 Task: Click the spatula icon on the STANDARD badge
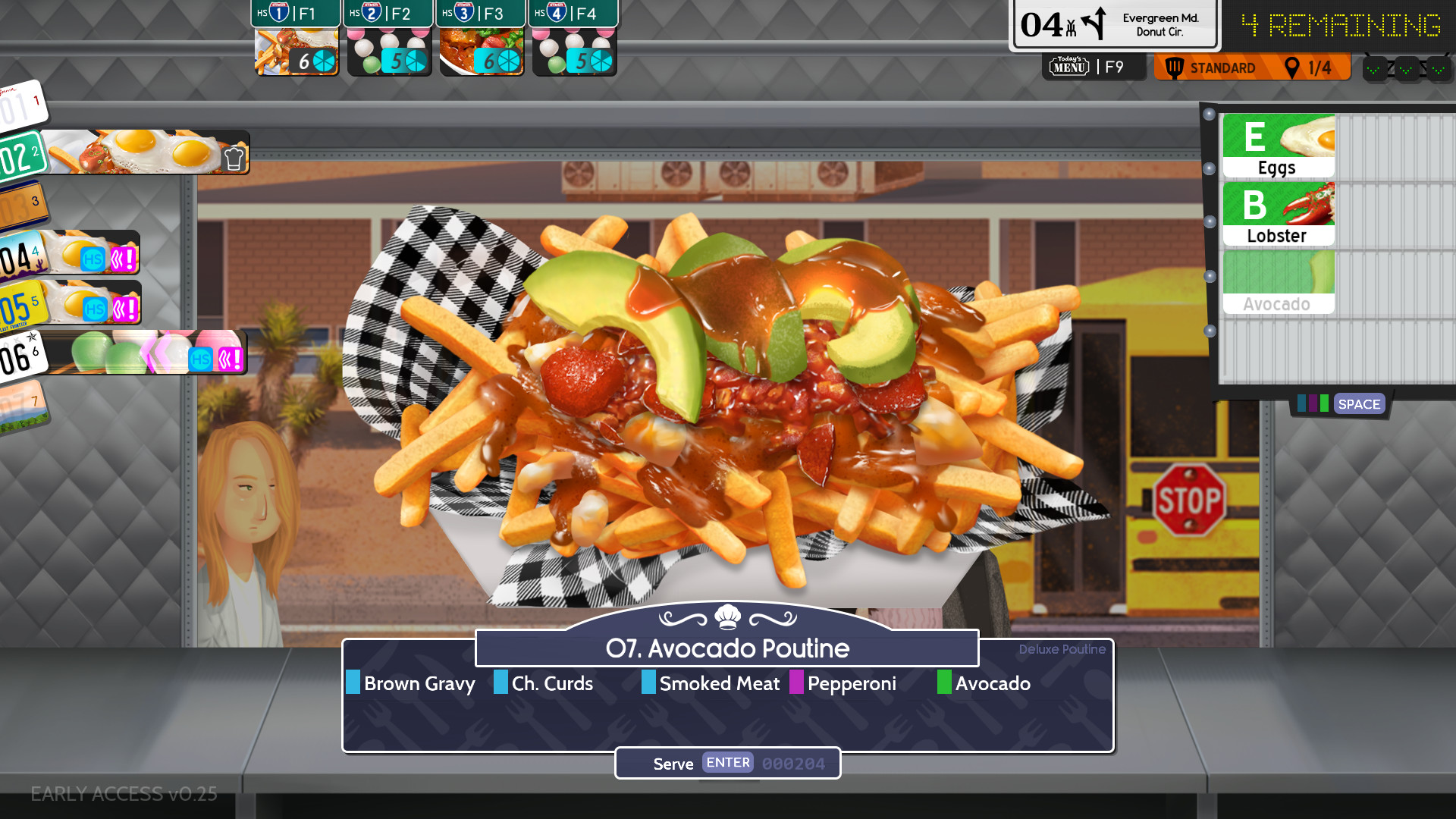click(1175, 67)
